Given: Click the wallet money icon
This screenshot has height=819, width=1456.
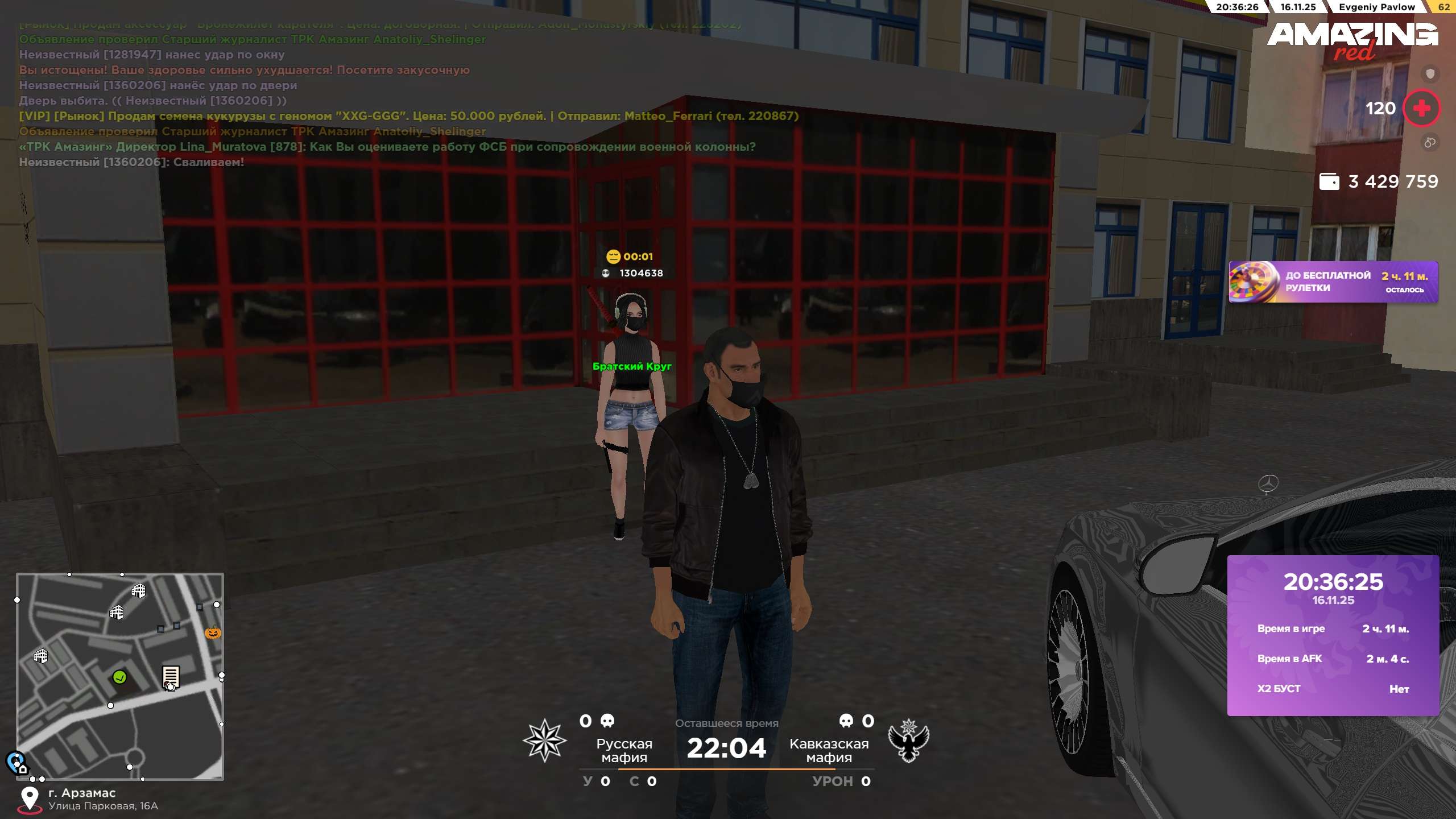Looking at the screenshot, I should pos(1329,181).
